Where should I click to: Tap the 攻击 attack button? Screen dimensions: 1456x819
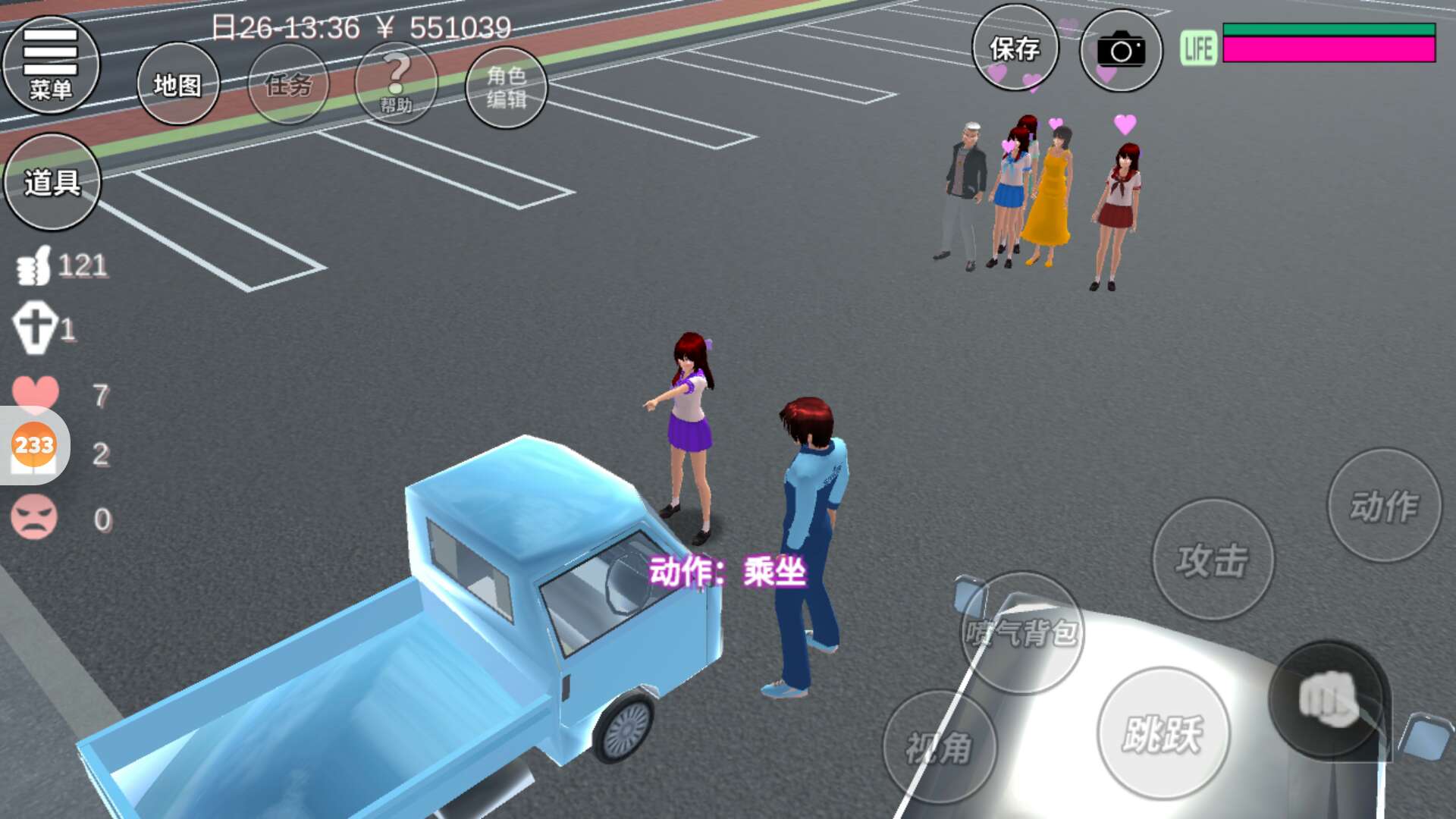point(1213,560)
